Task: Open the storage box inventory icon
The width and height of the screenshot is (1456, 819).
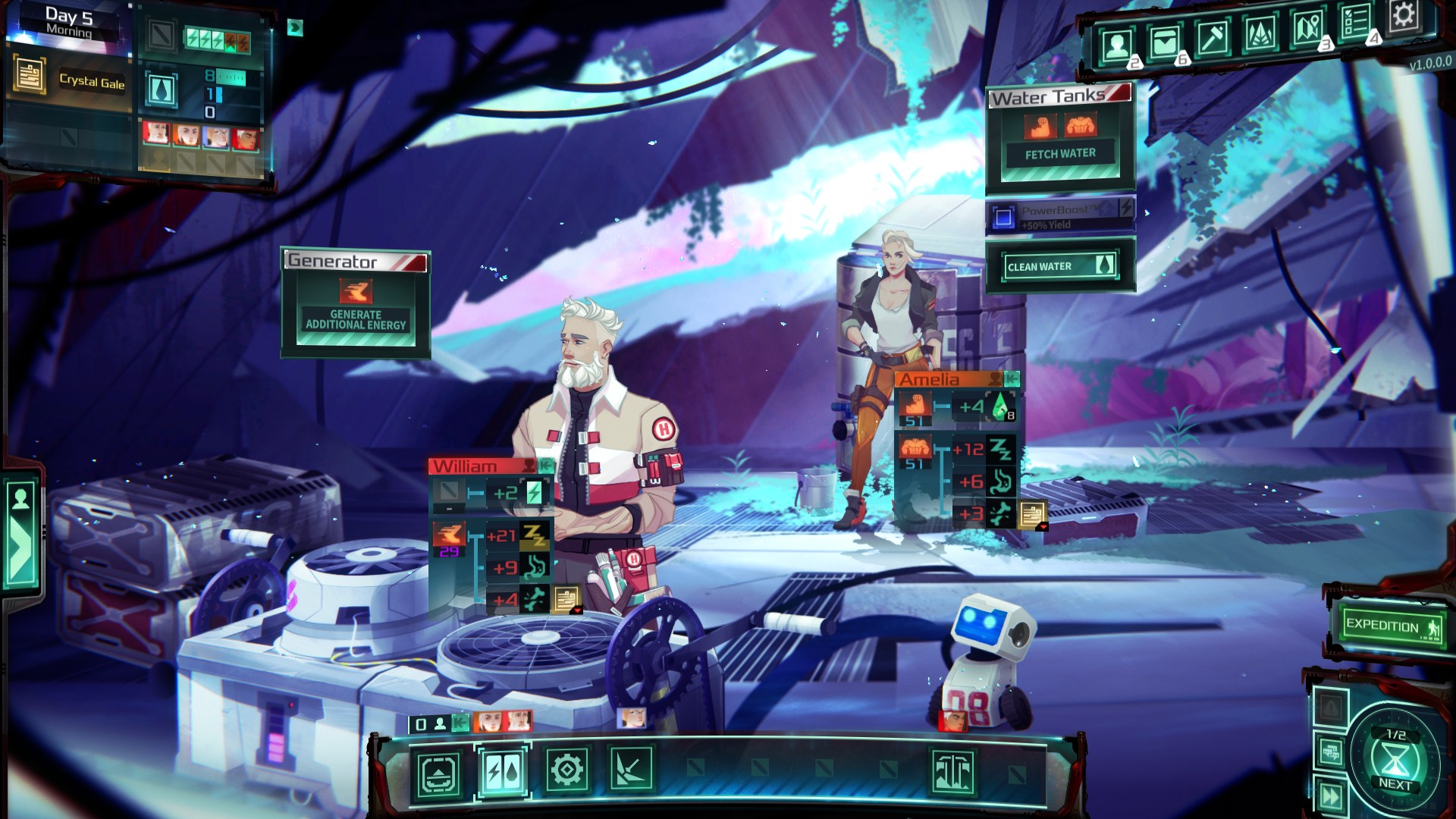Action: coord(1163,43)
